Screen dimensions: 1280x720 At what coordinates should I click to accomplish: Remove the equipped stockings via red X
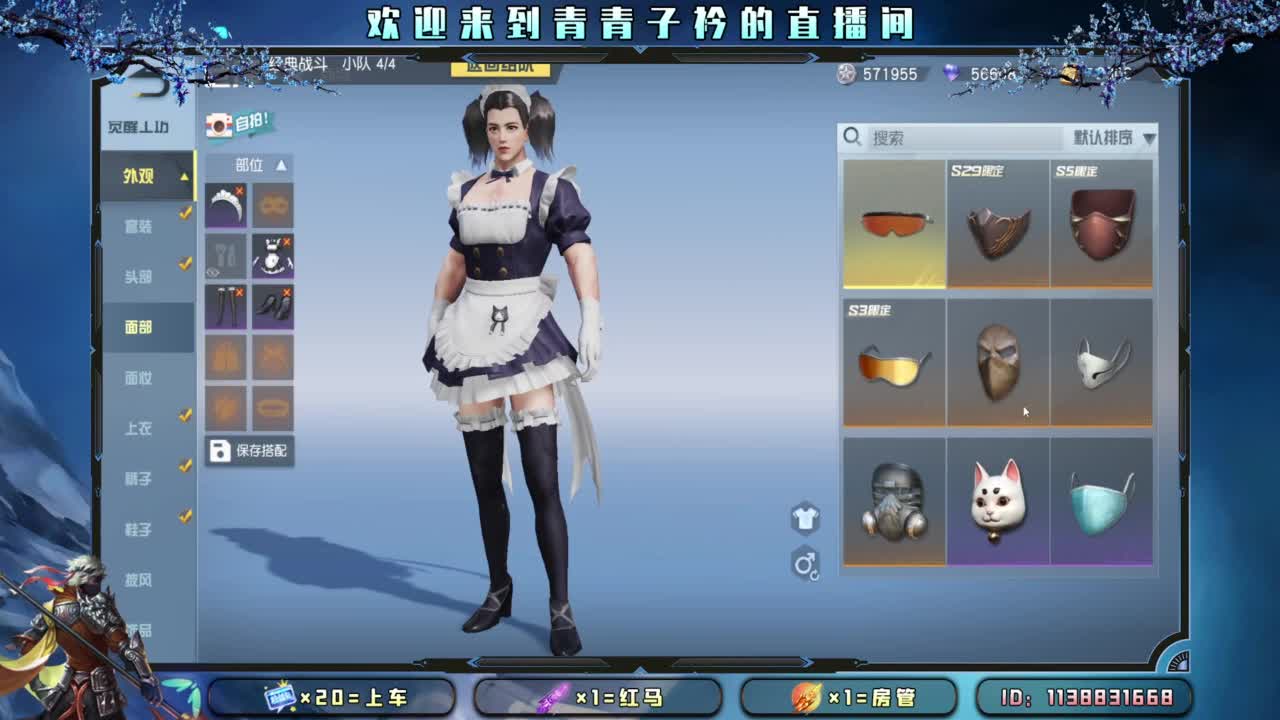coord(239,290)
